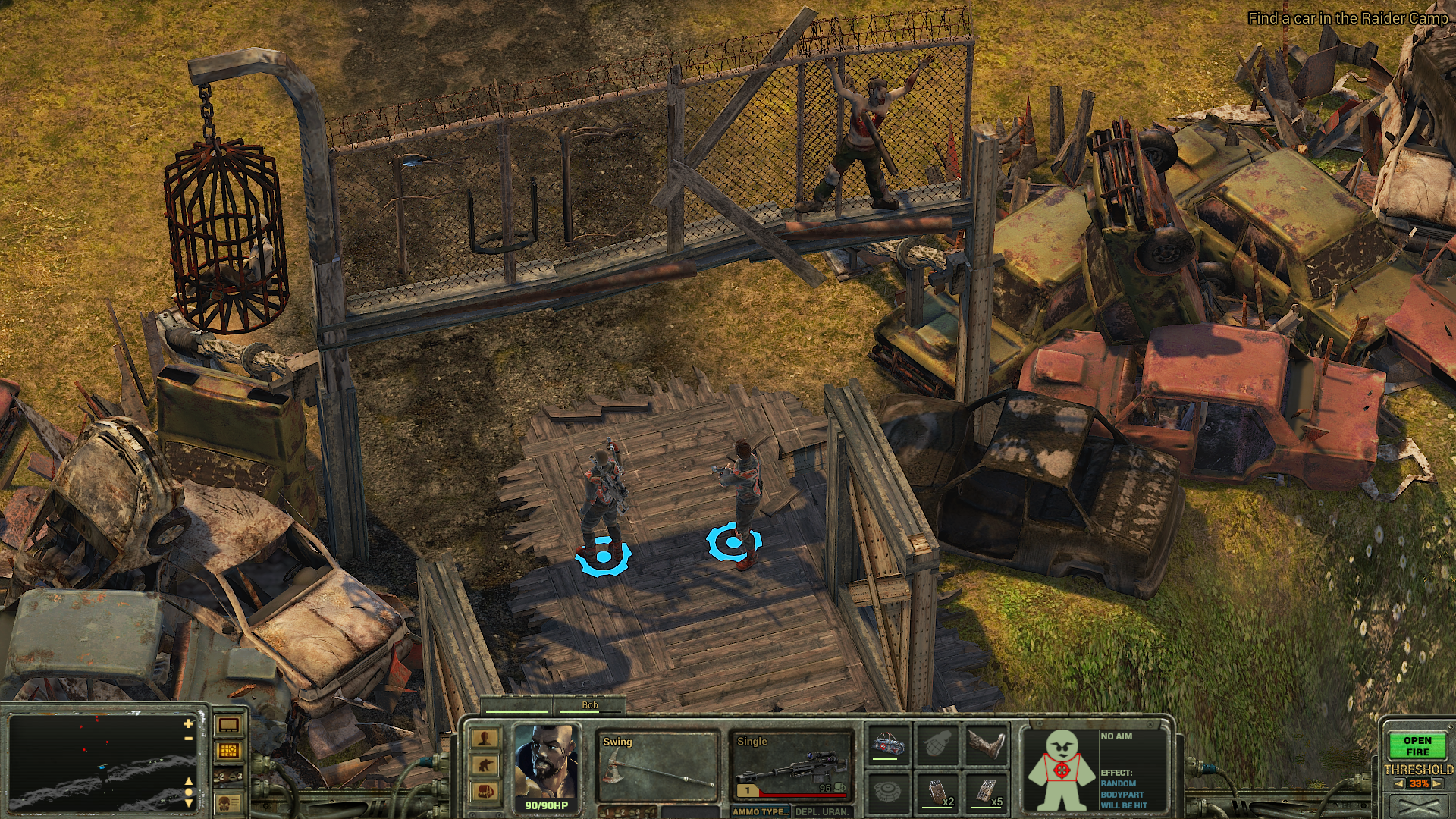The height and width of the screenshot is (819, 1456).
Task: Select the Swing axe weapon slot
Action: click(657, 767)
